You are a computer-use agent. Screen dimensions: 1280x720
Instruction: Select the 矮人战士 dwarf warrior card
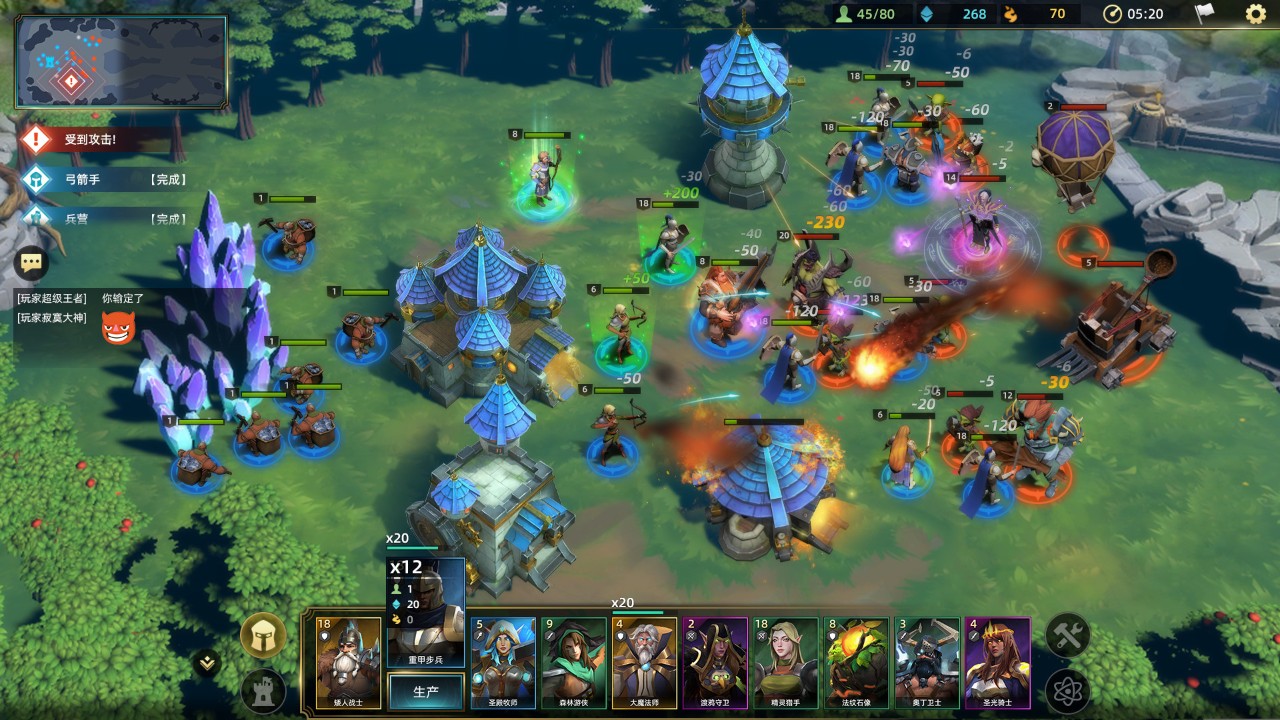coord(349,663)
